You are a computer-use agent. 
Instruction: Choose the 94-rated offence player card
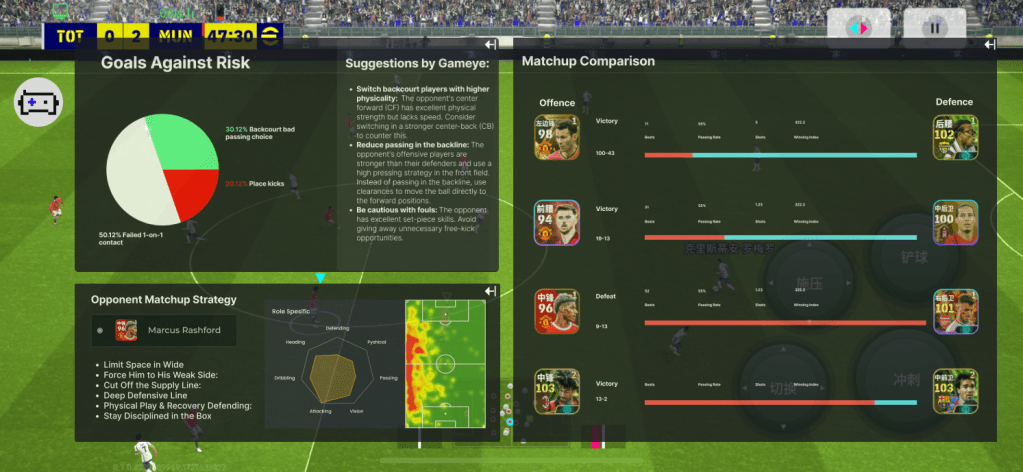[557, 222]
